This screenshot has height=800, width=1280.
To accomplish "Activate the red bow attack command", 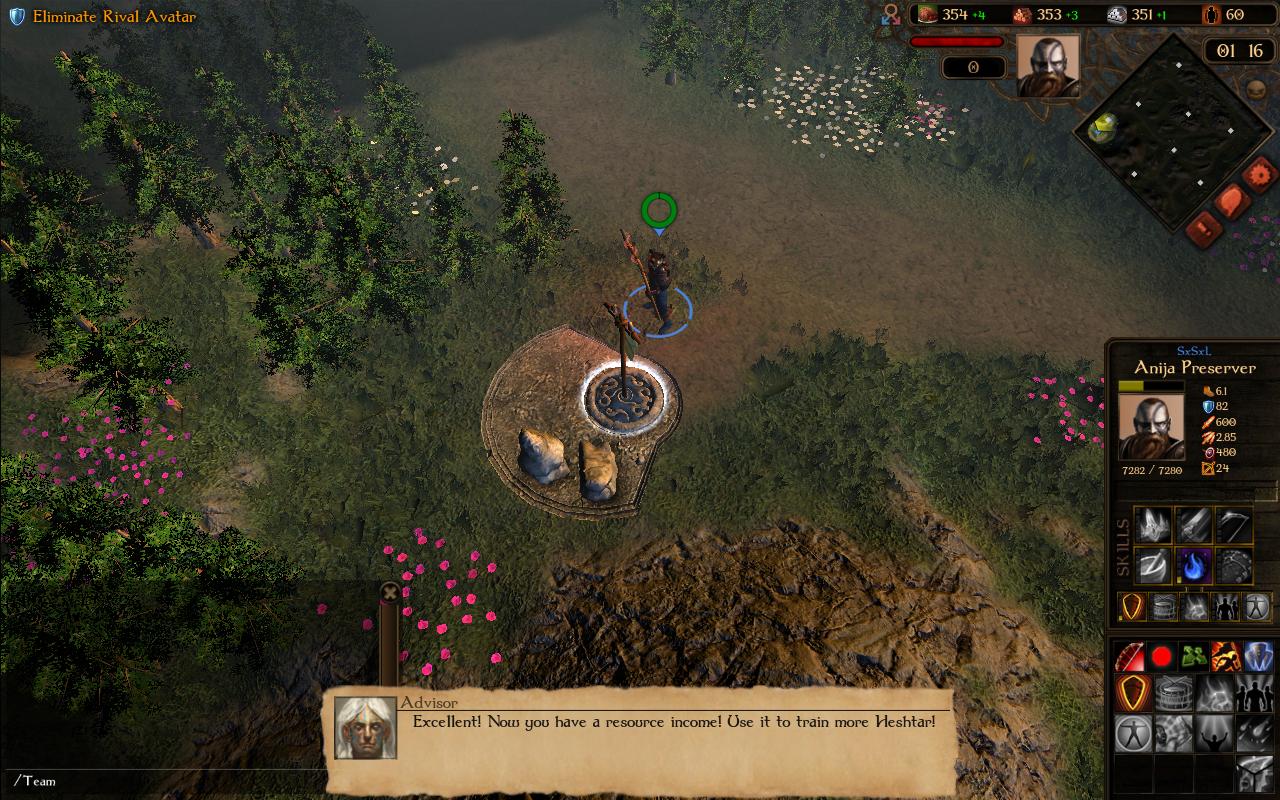I will 1131,657.
